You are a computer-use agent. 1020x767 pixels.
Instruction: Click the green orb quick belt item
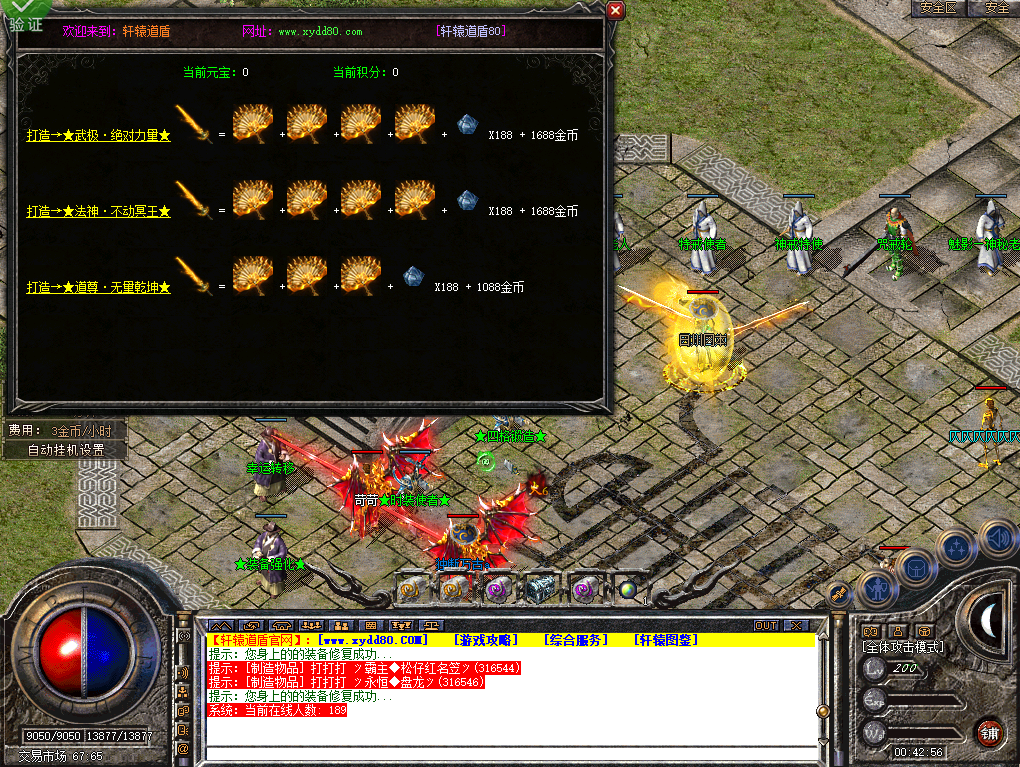click(628, 589)
